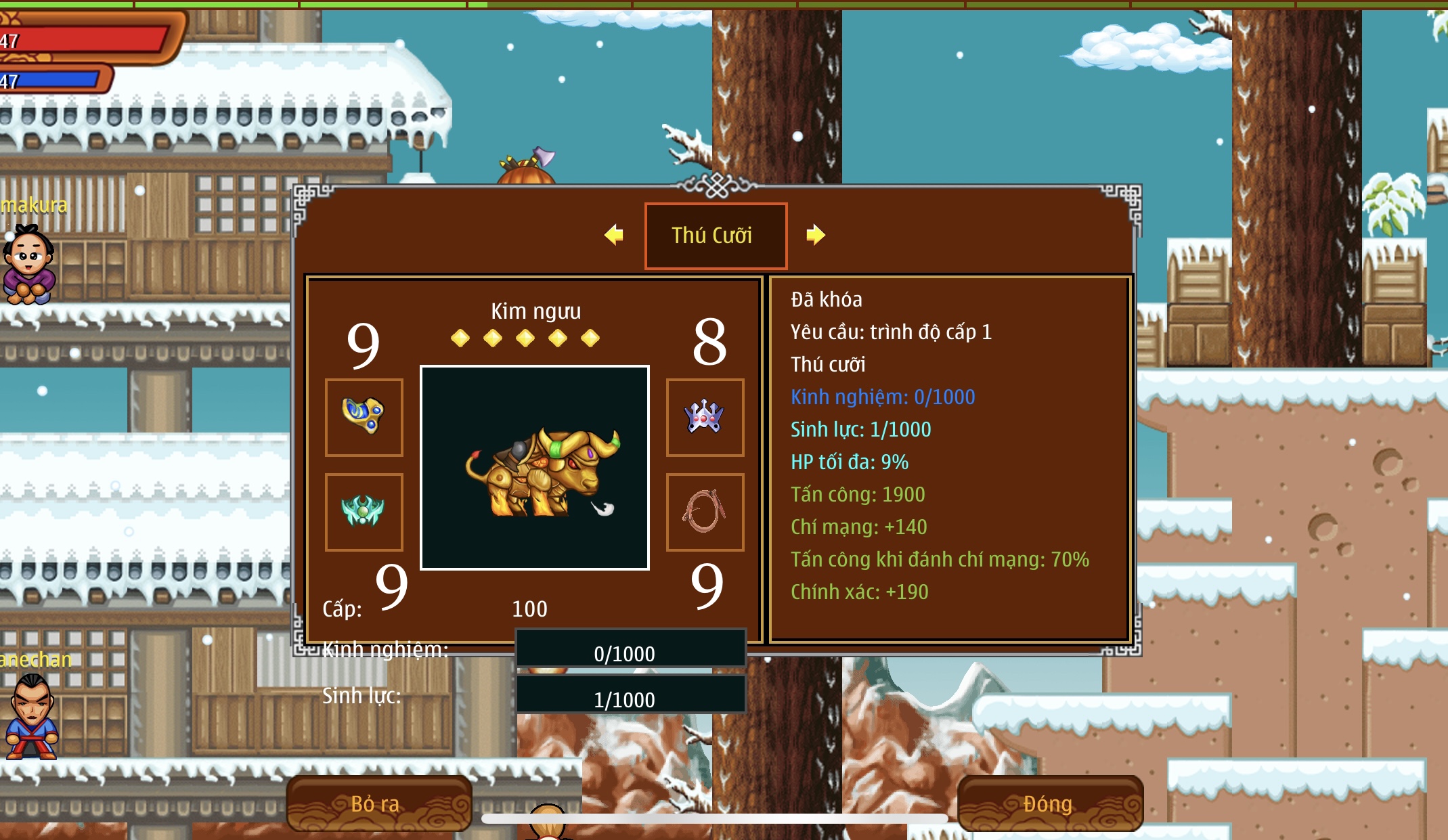The width and height of the screenshot is (1448, 840).
Task: Click the right yellow arrow beside Thú Cưỡi
Action: click(816, 235)
